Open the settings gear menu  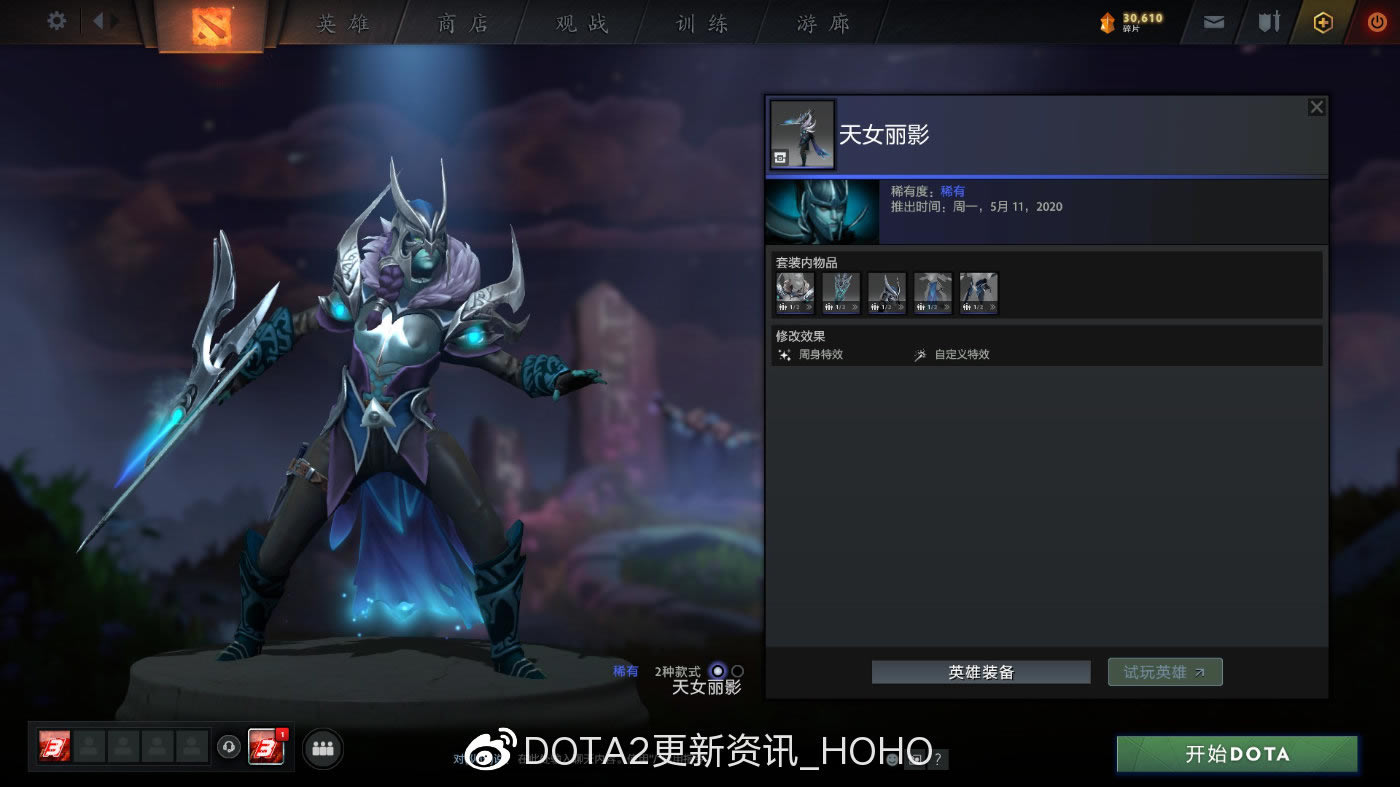[x=56, y=20]
